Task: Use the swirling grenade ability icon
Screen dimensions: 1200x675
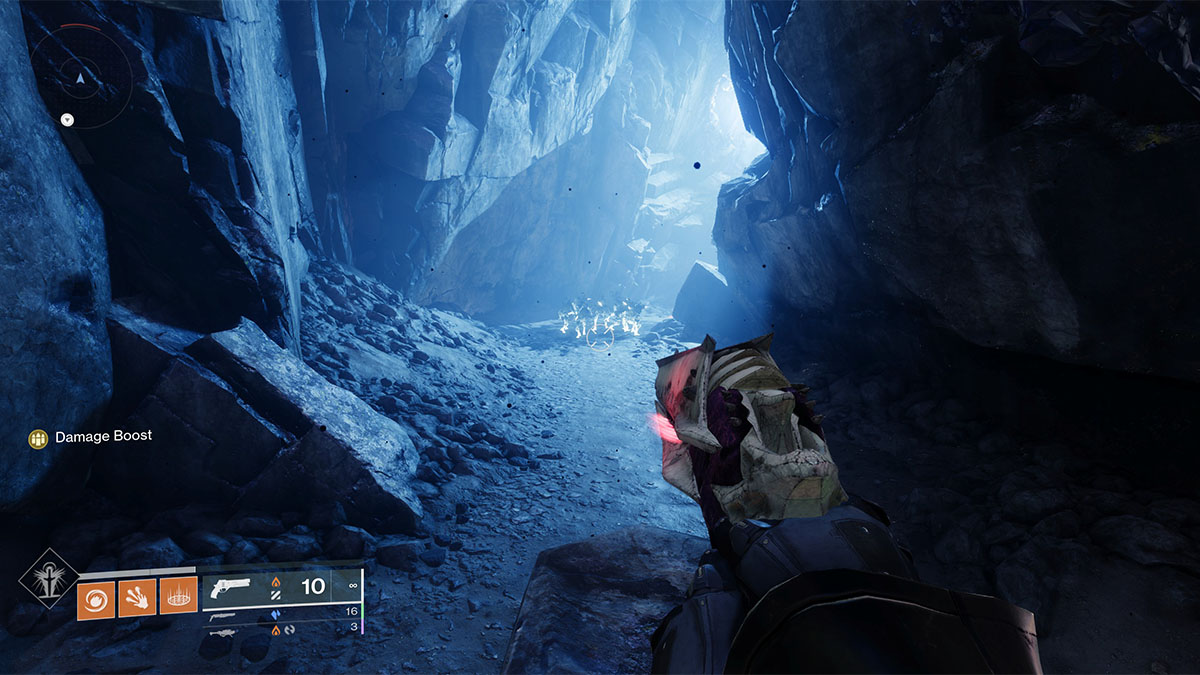Action: [x=95, y=599]
